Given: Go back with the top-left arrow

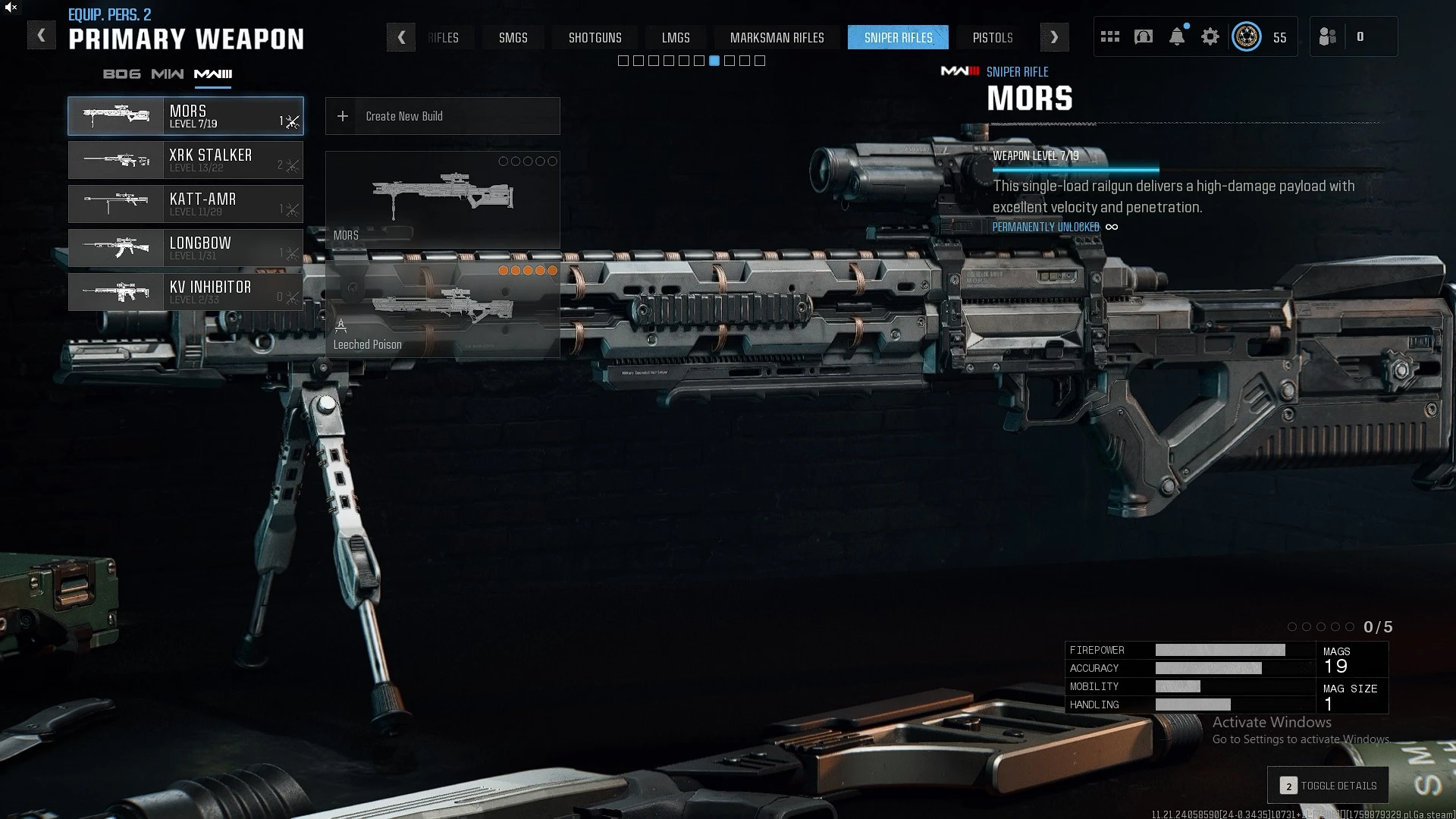Looking at the screenshot, I should pyautogui.click(x=42, y=36).
